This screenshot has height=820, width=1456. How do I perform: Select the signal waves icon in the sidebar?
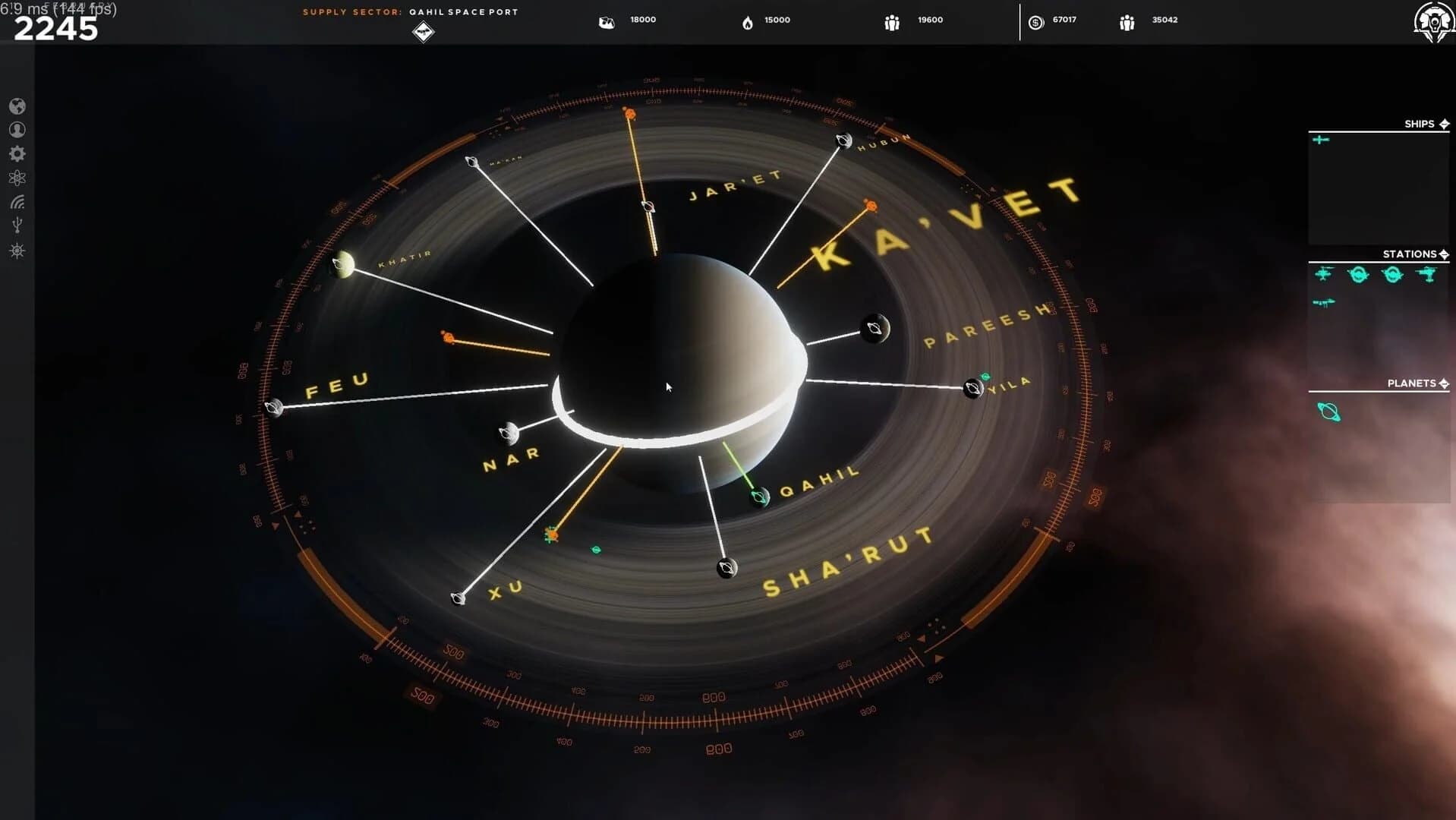17,201
